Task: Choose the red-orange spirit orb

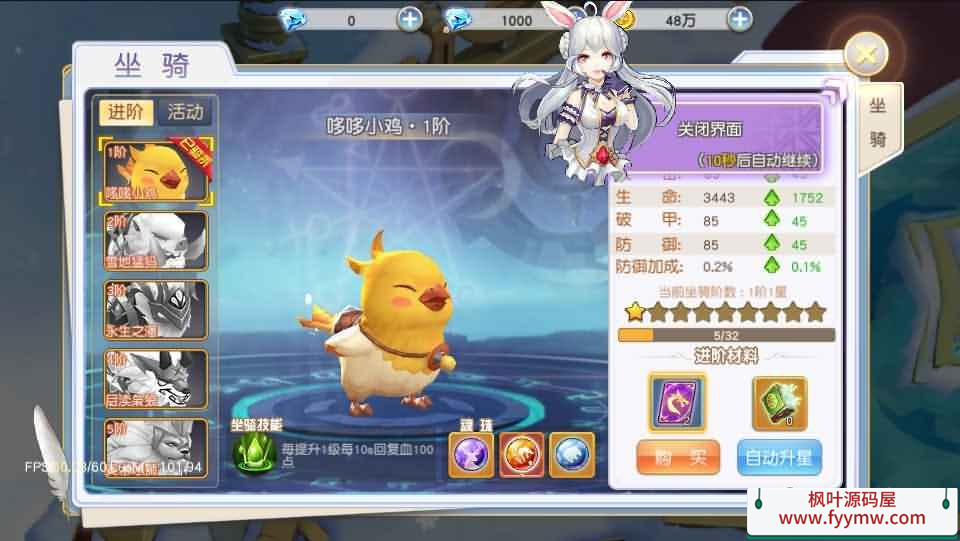Action: 521,455
